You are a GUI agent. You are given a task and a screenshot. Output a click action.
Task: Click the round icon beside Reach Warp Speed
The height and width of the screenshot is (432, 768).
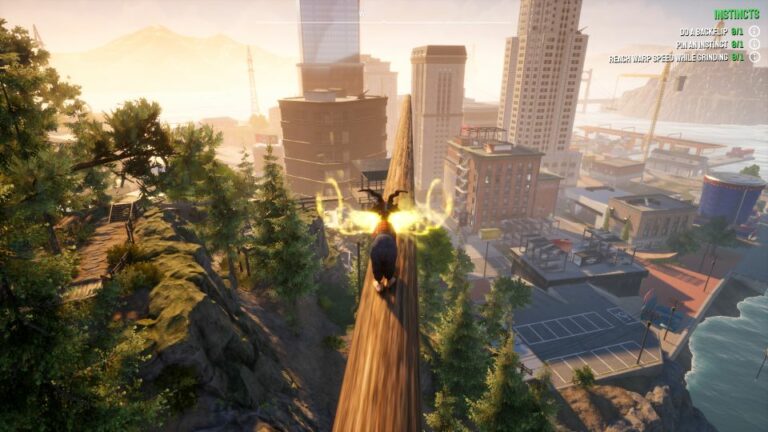coord(754,57)
